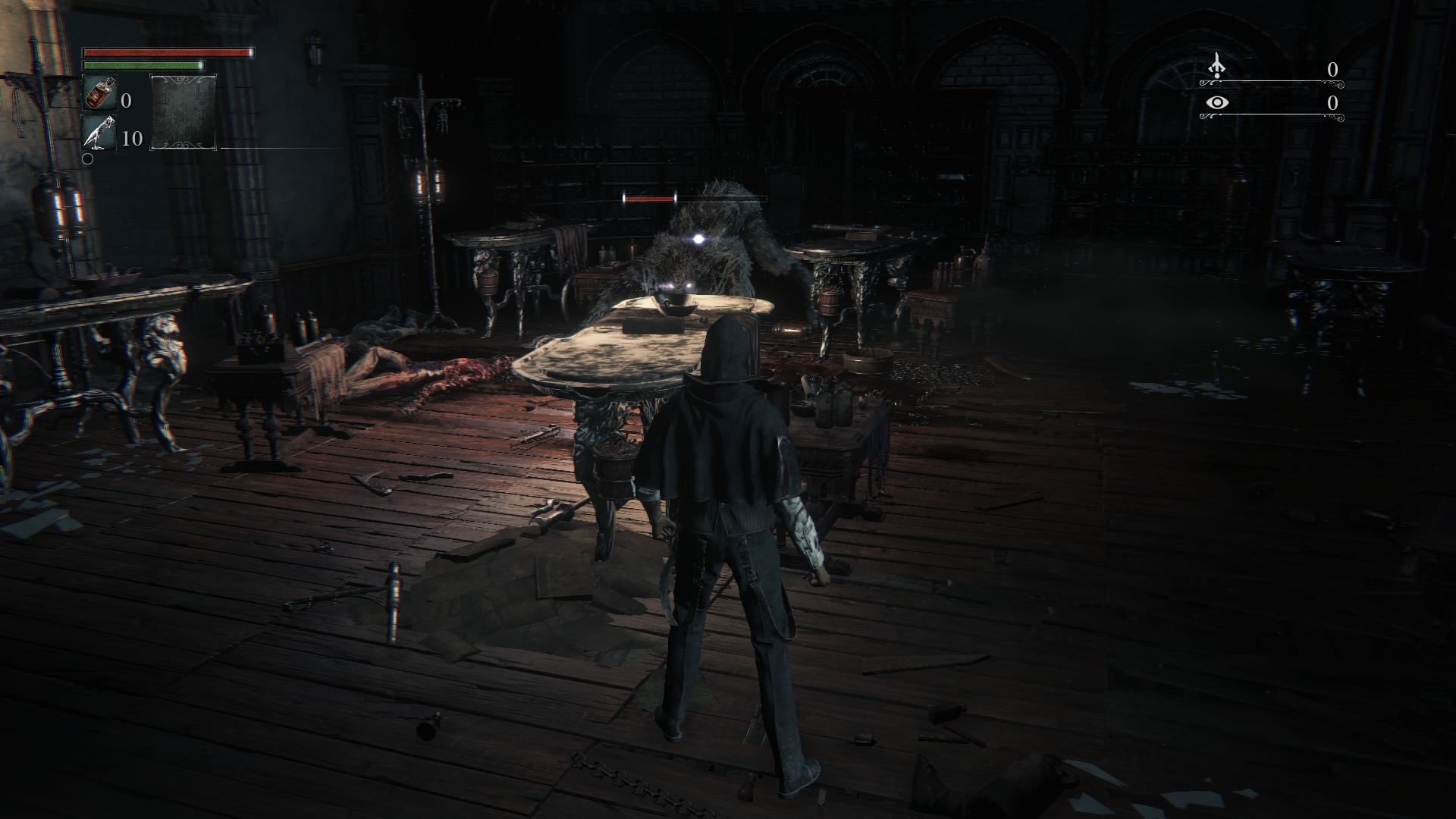The height and width of the screenshot is (819, 1456).
Task: Select the blood vial item icon
Action: click(x=99, y=94)
